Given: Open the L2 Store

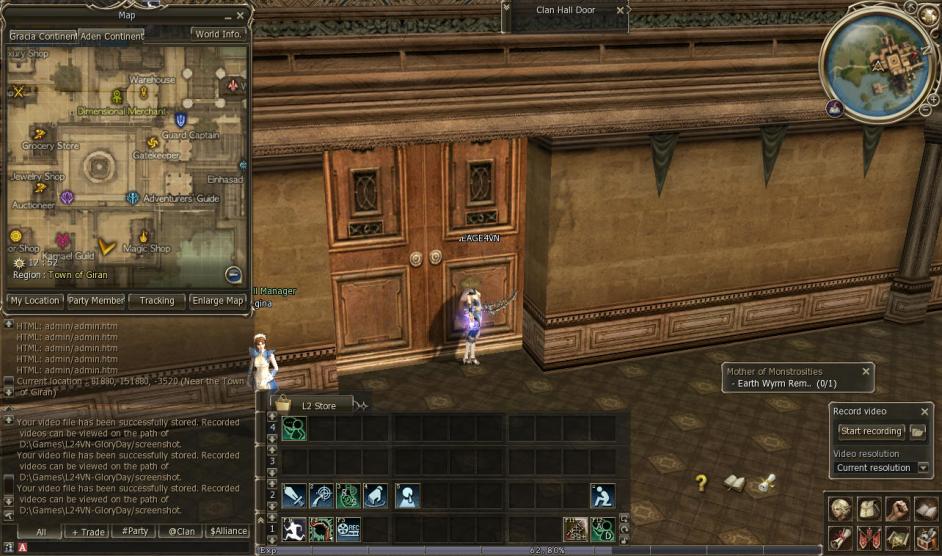Looking at the screenshot, I should pyautogui.click(x=311, y=405).
